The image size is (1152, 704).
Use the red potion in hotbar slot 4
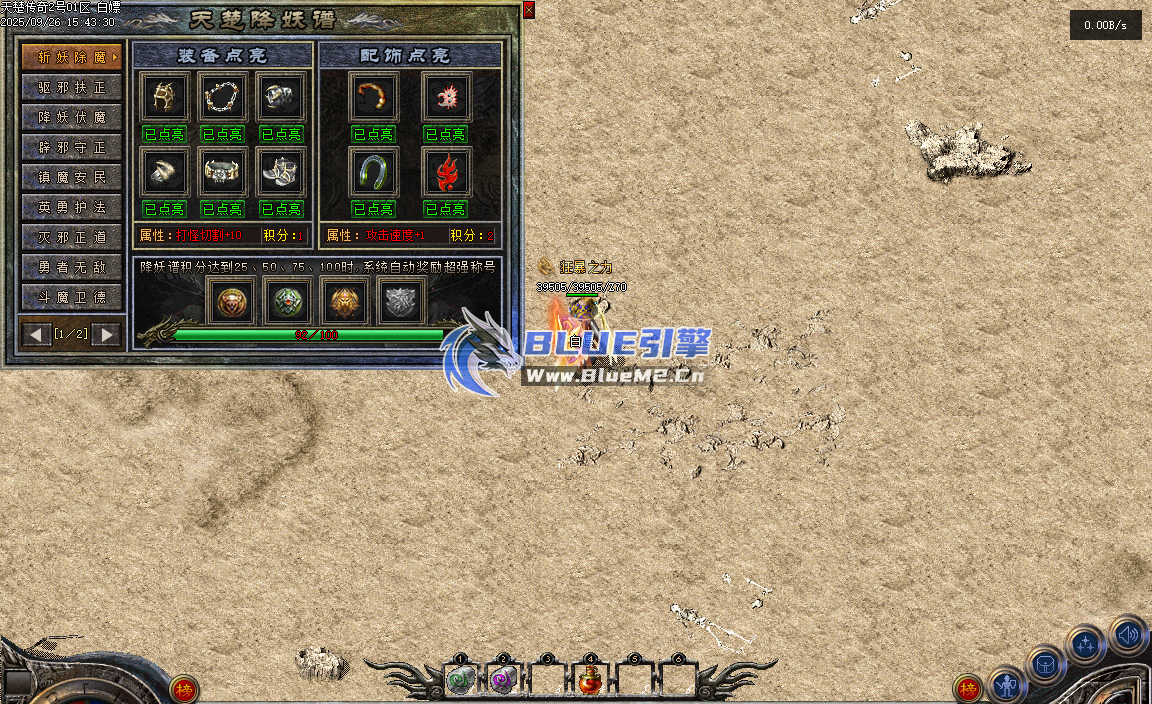(x=590, y=681)
